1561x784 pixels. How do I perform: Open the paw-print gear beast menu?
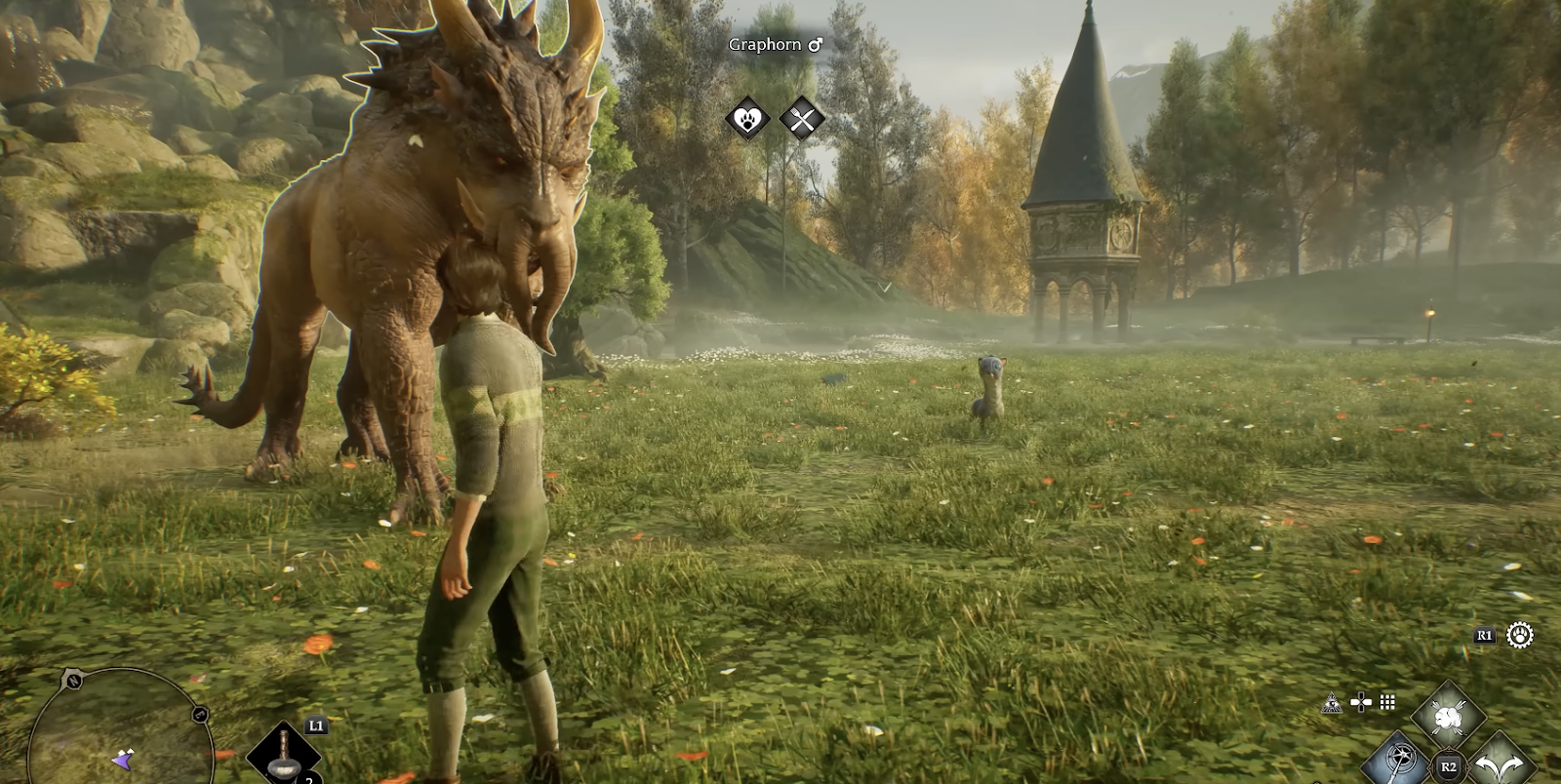(1520, 636)
